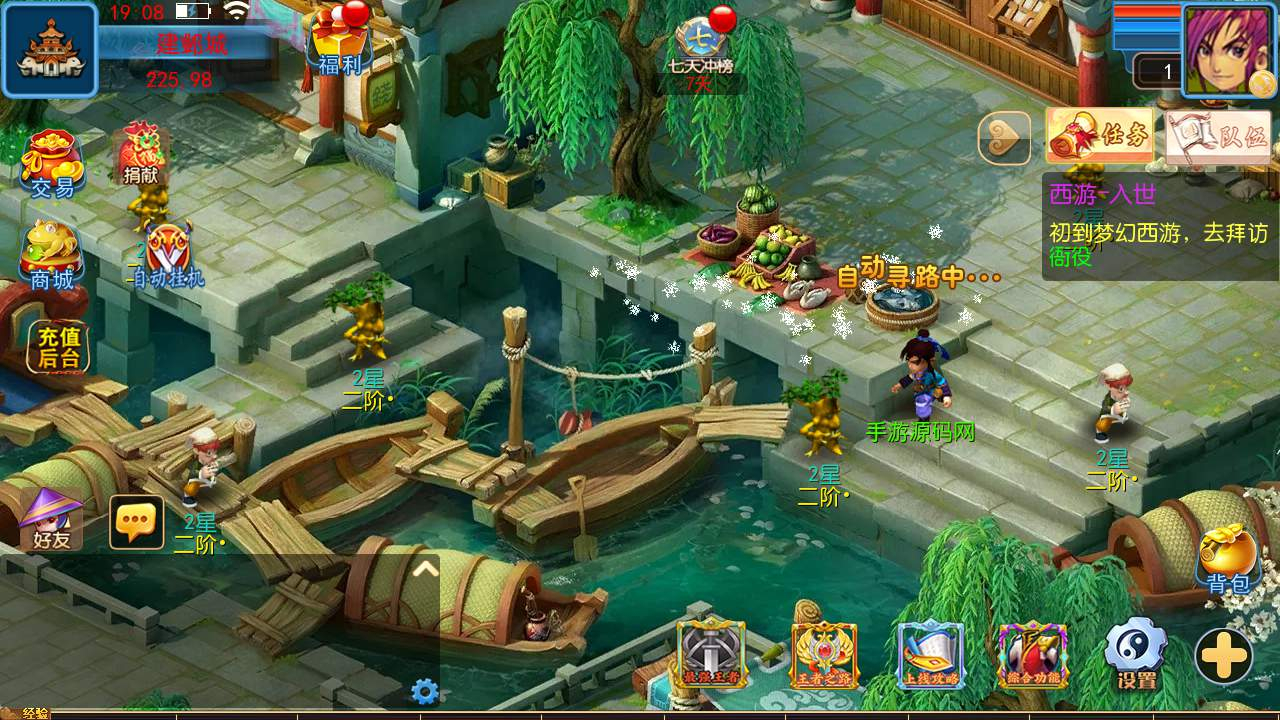Expand the menu with the yellow plus button
The image size is (1280, 720).
tap(1224, 656)
